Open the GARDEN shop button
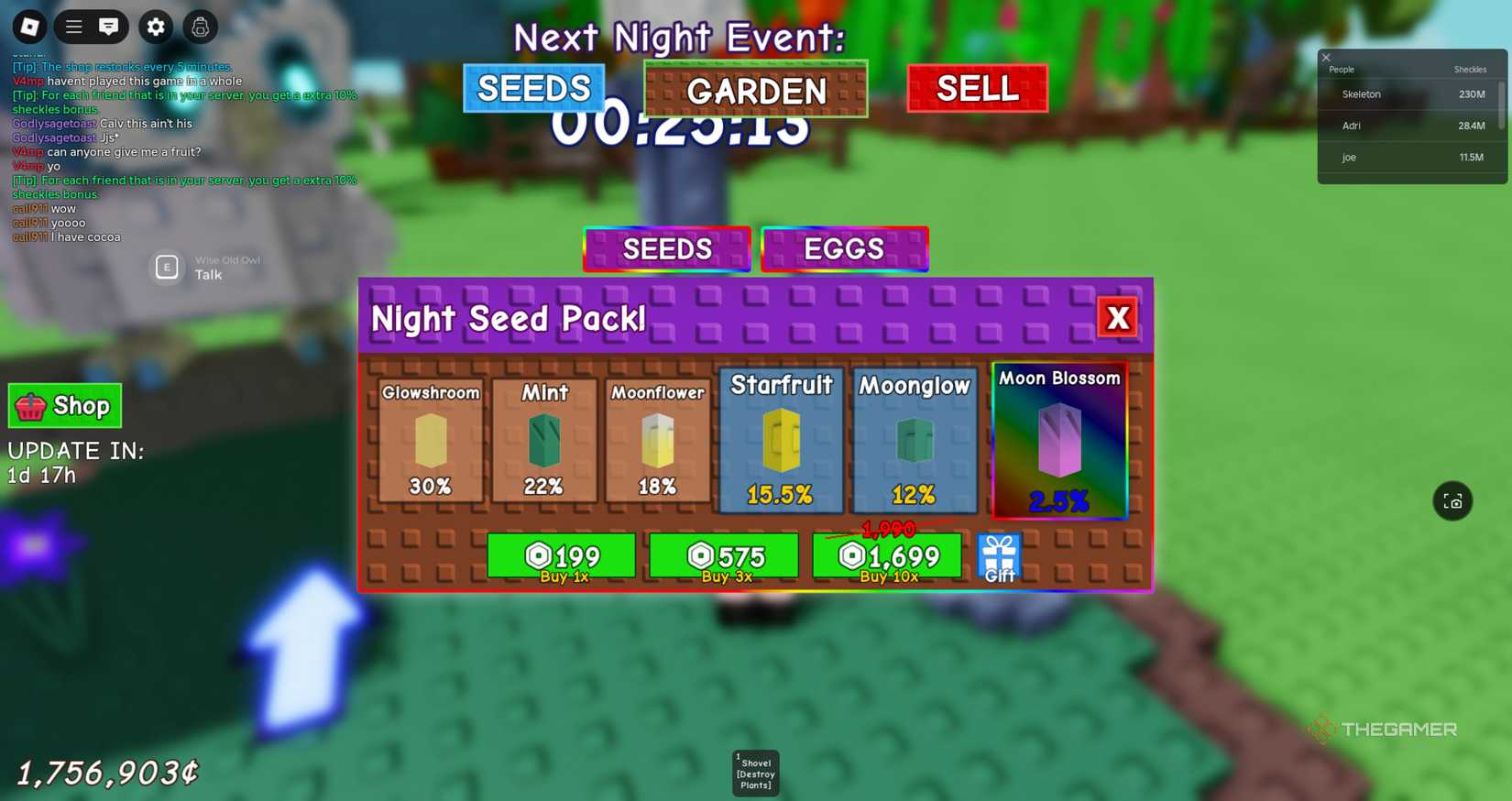1512x801 pixels. 755,91
